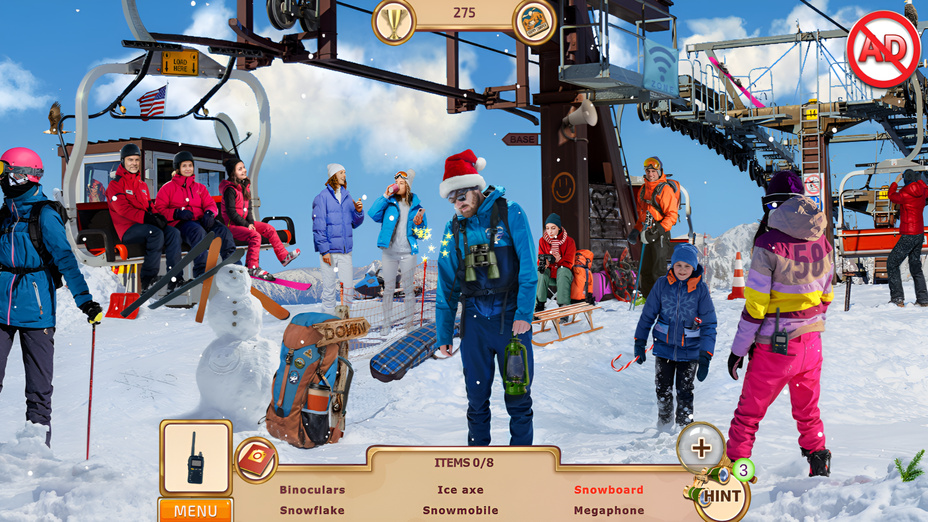
Task: Select Megaphone in the item list
Action: pos(608,510)
